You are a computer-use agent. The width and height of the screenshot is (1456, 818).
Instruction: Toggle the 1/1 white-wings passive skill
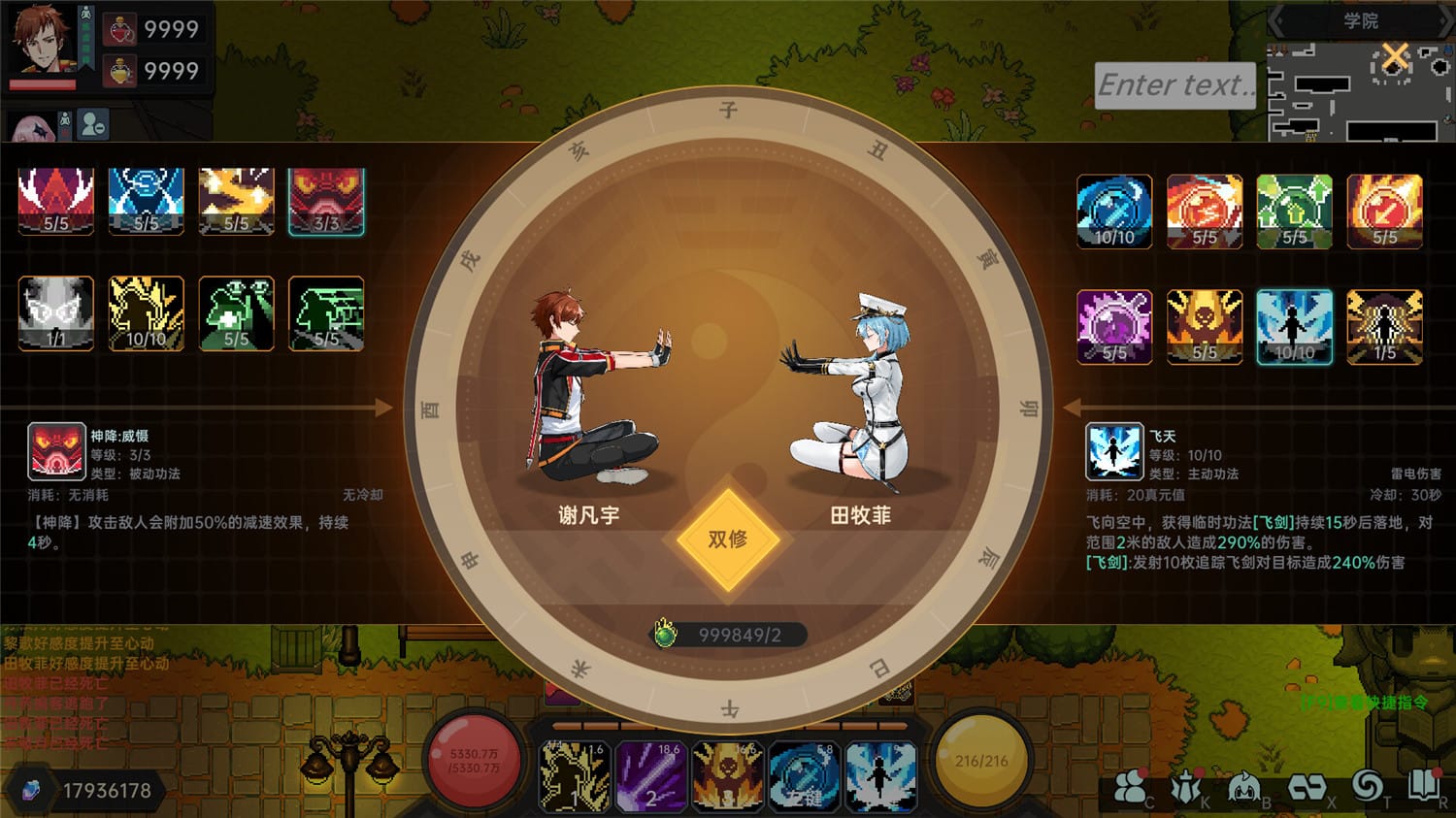coord(55,313)
